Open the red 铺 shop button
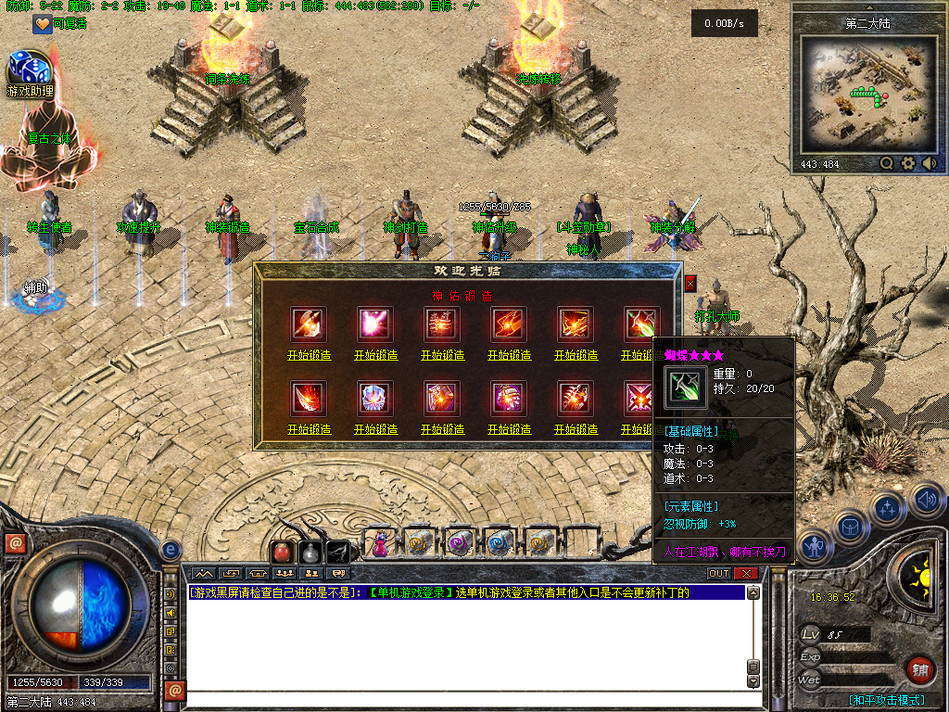 (919, 669)
